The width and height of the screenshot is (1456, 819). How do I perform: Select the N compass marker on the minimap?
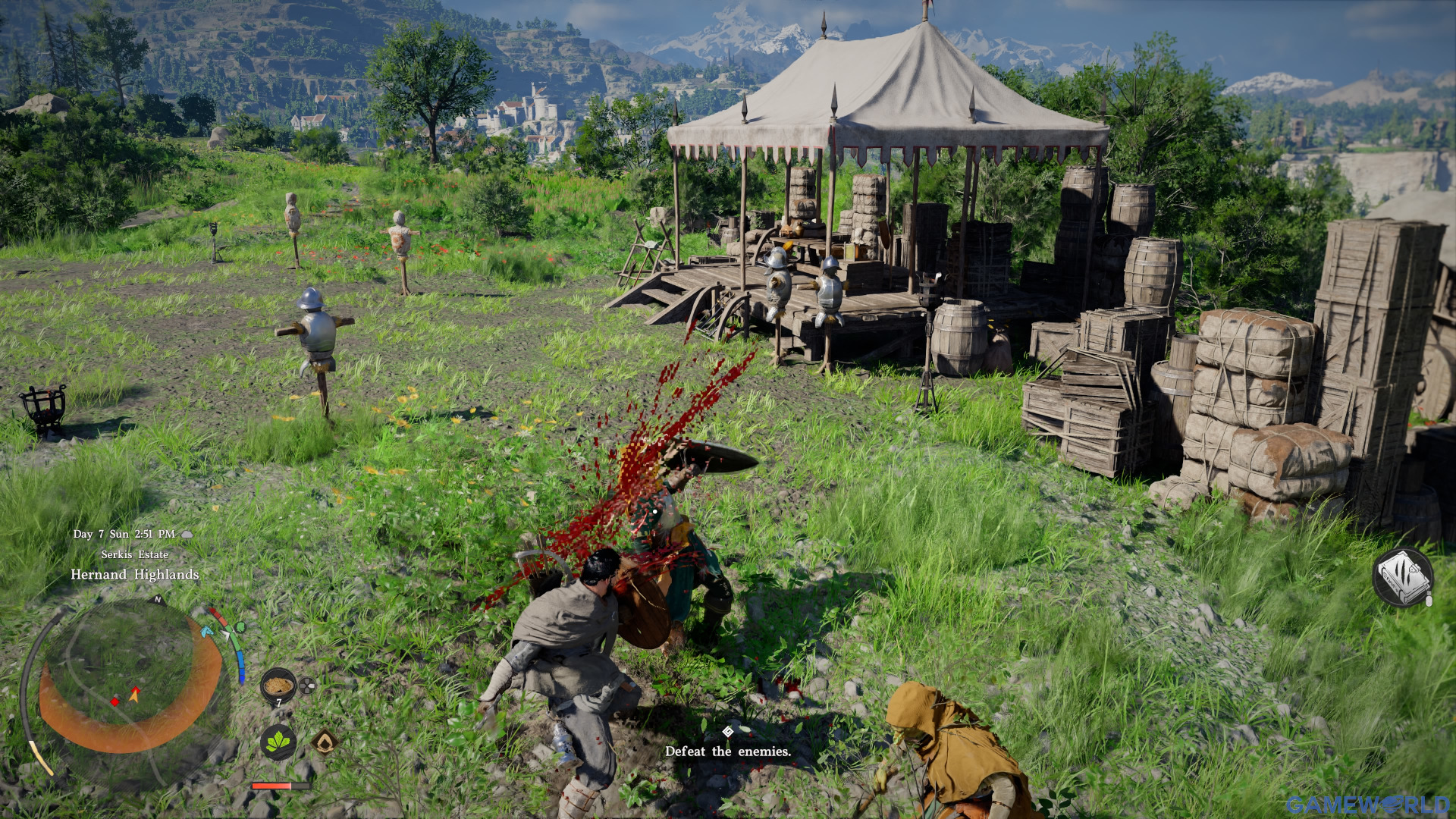pos(158,600)
